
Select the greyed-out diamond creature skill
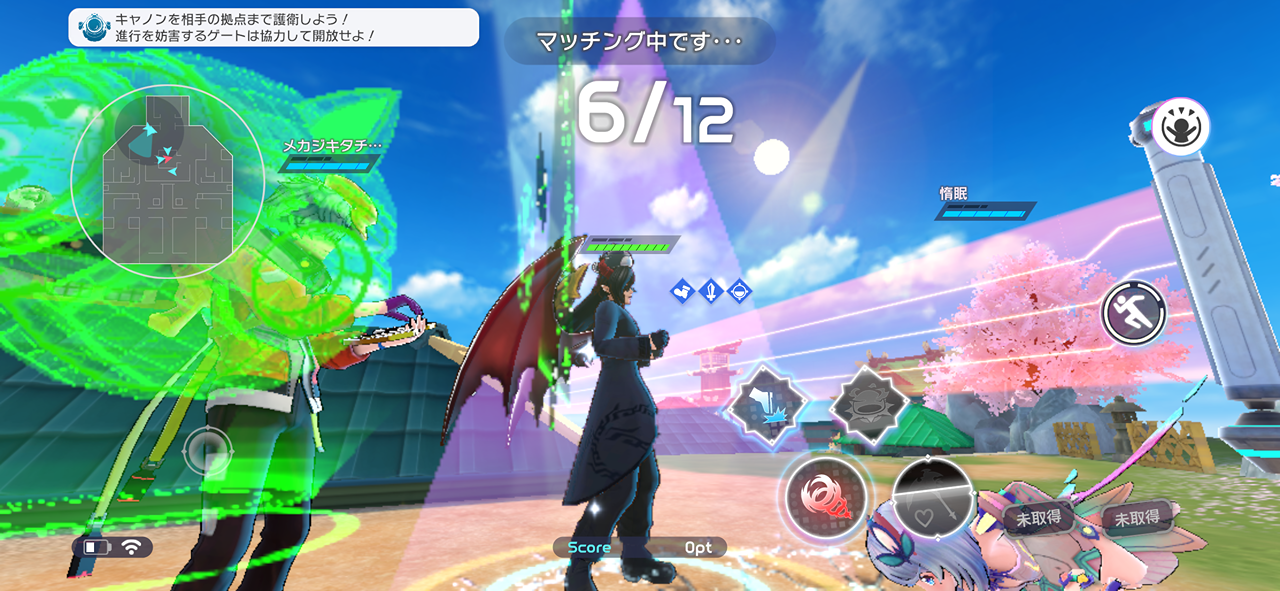[868, 404]
